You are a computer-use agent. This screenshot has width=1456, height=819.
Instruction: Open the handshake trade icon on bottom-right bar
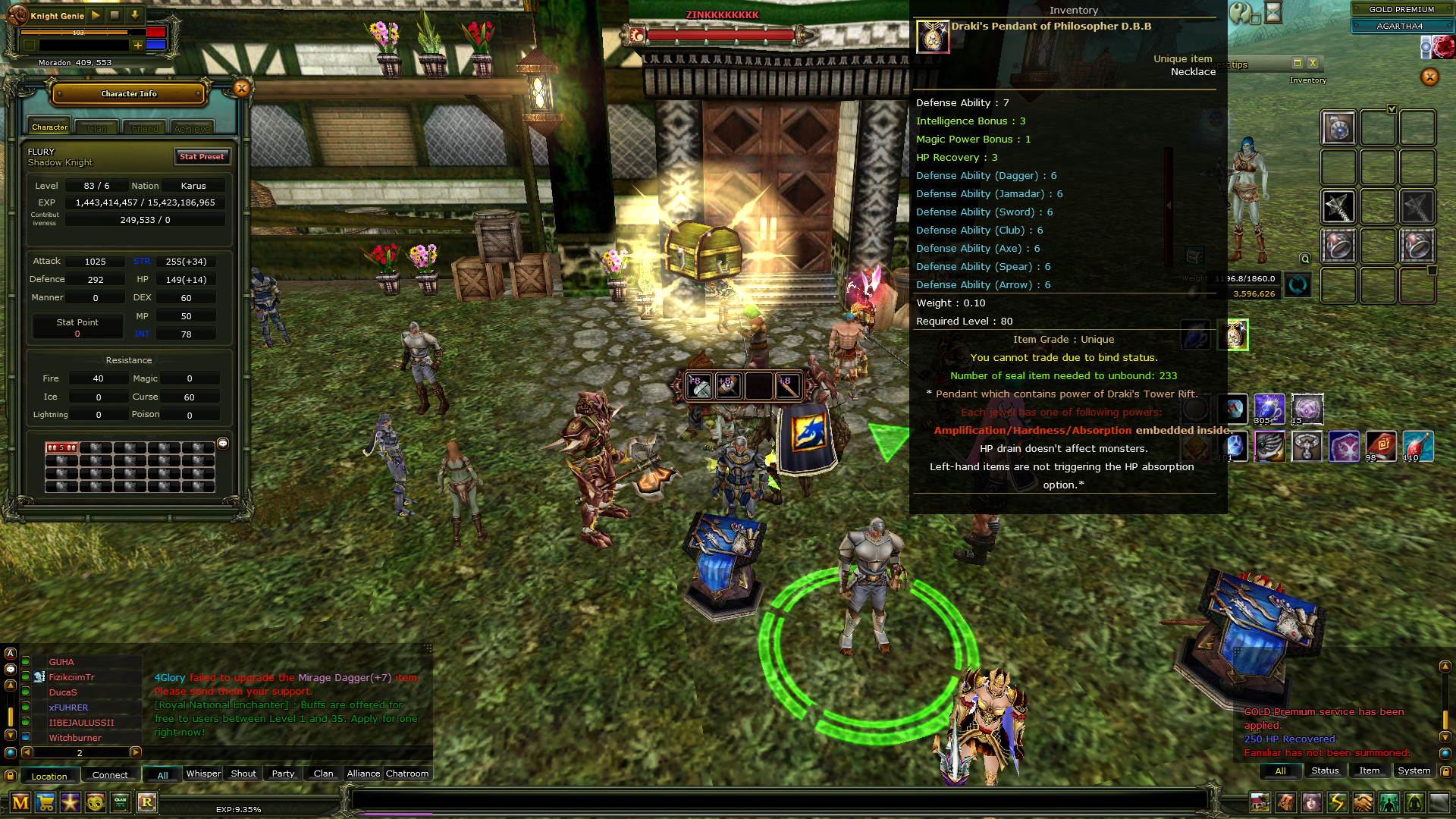[x=1363, y=802]
